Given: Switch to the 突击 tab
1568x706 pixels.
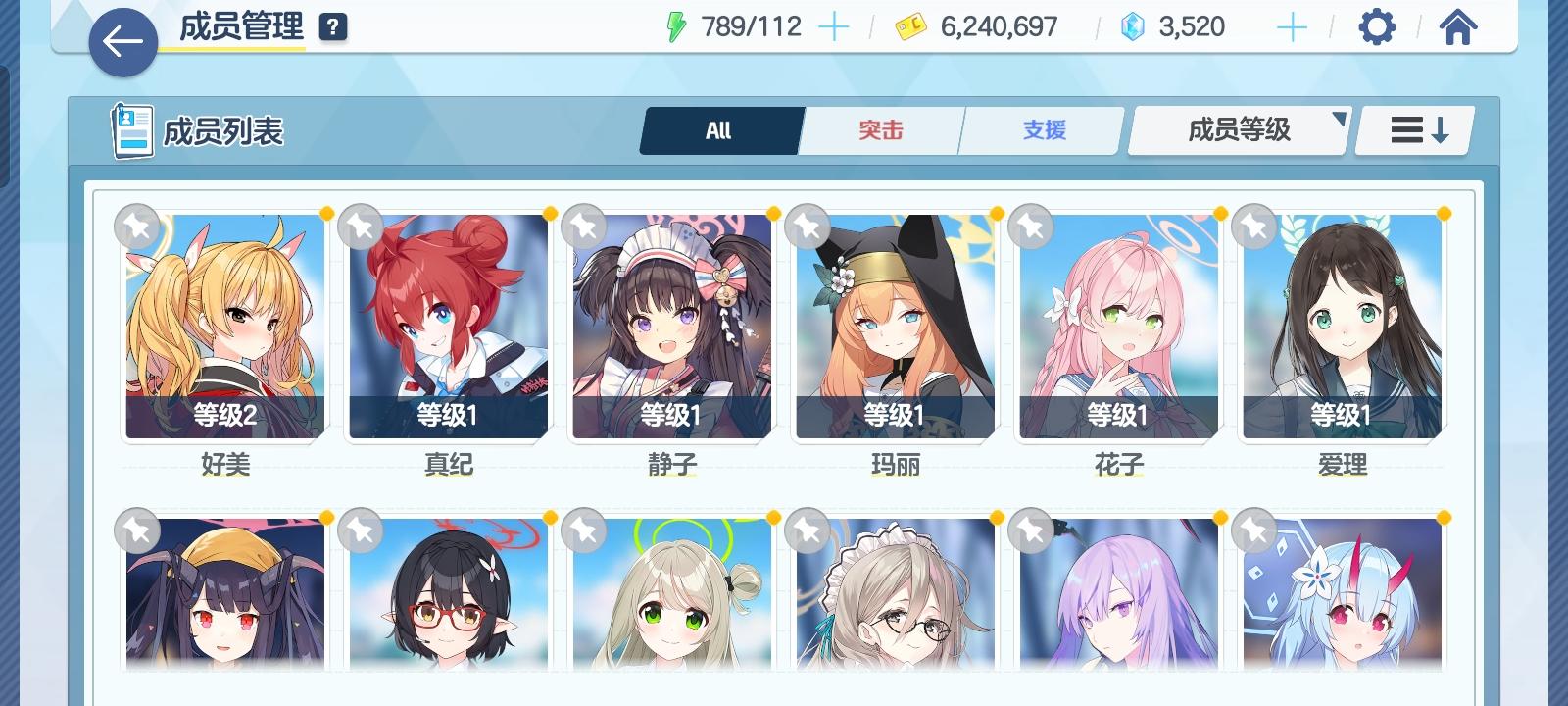Looking at the screenshot, I should point(880,128).
